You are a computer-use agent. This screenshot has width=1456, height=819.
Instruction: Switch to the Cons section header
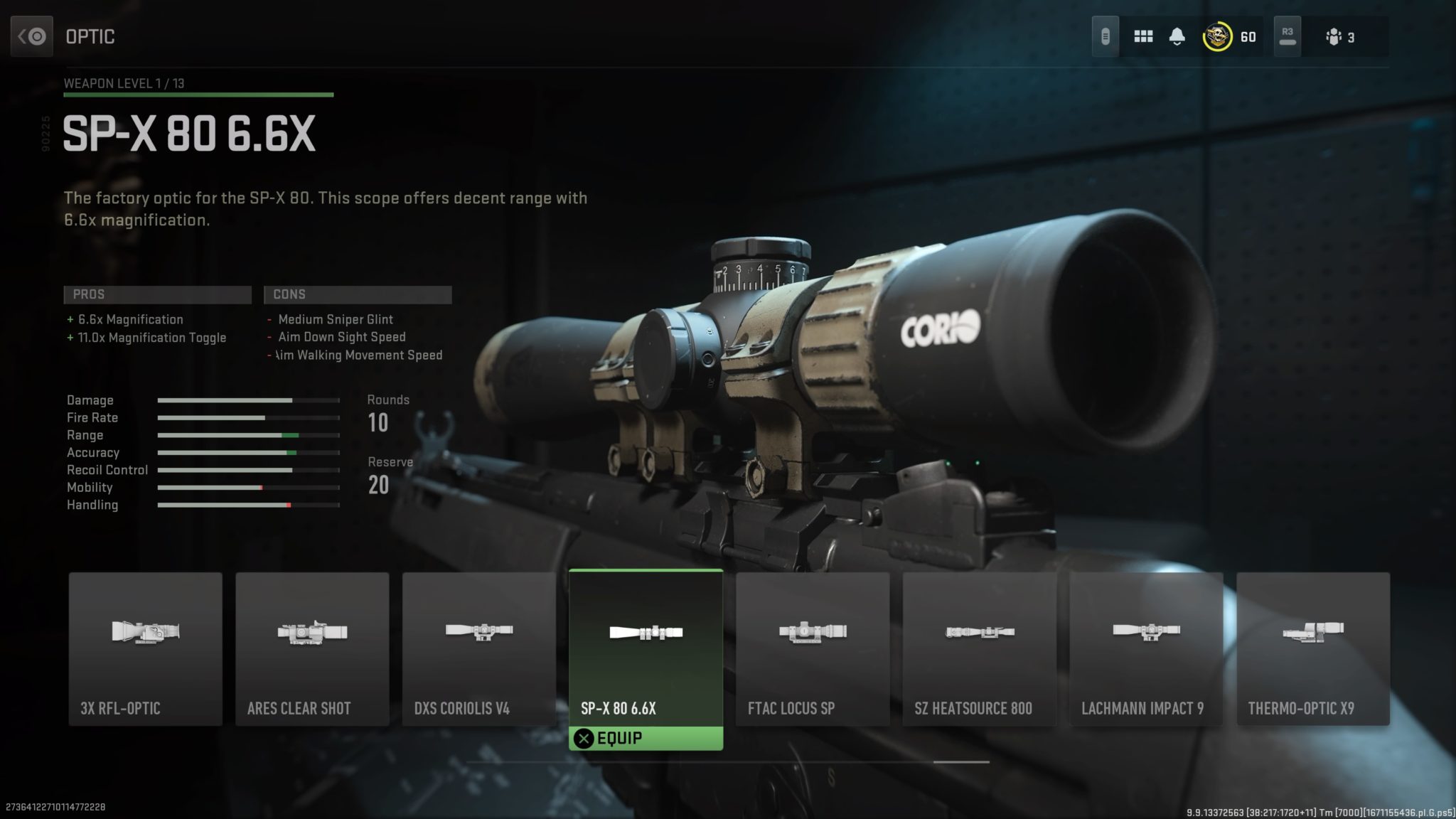point(358,294)
